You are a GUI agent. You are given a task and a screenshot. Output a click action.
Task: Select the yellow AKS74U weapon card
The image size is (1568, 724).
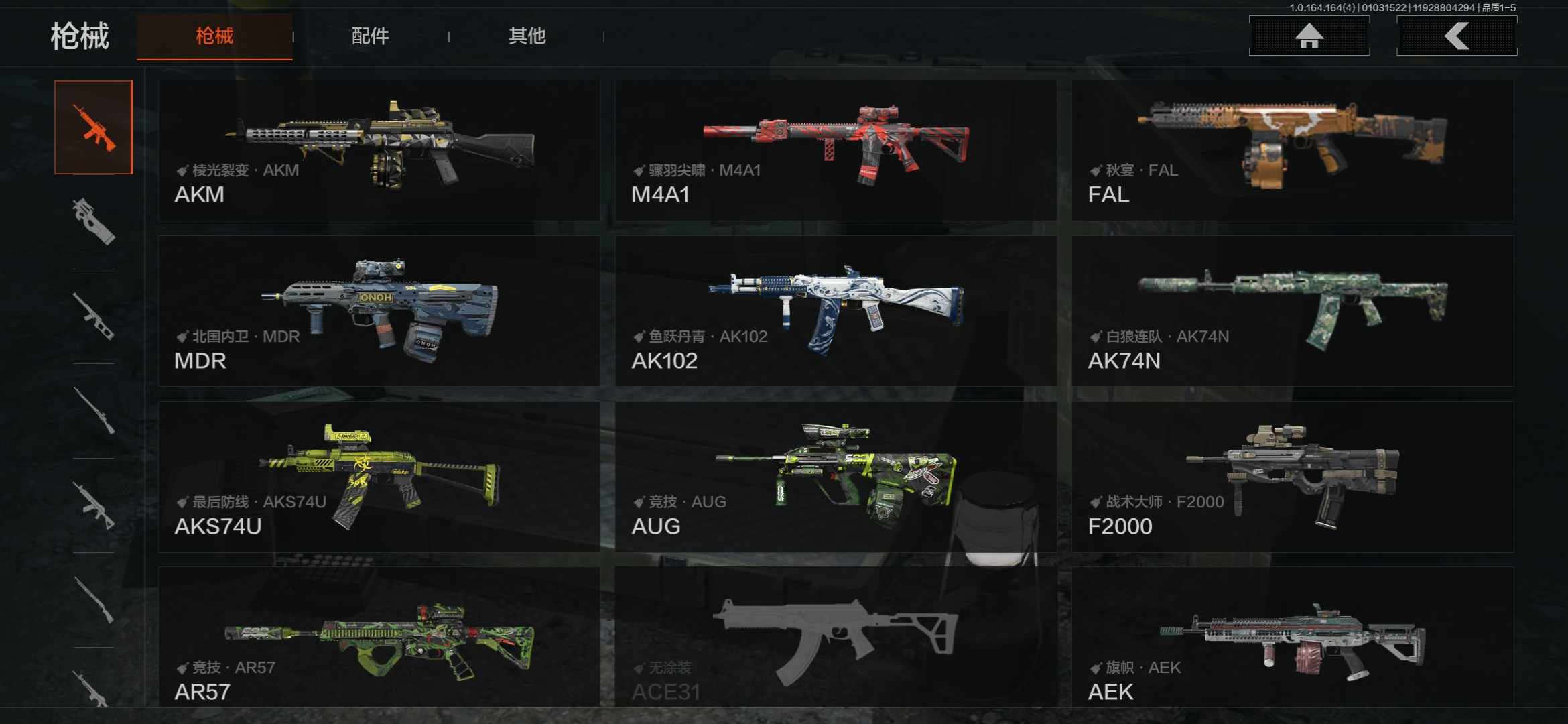click(x=379, y=477)
